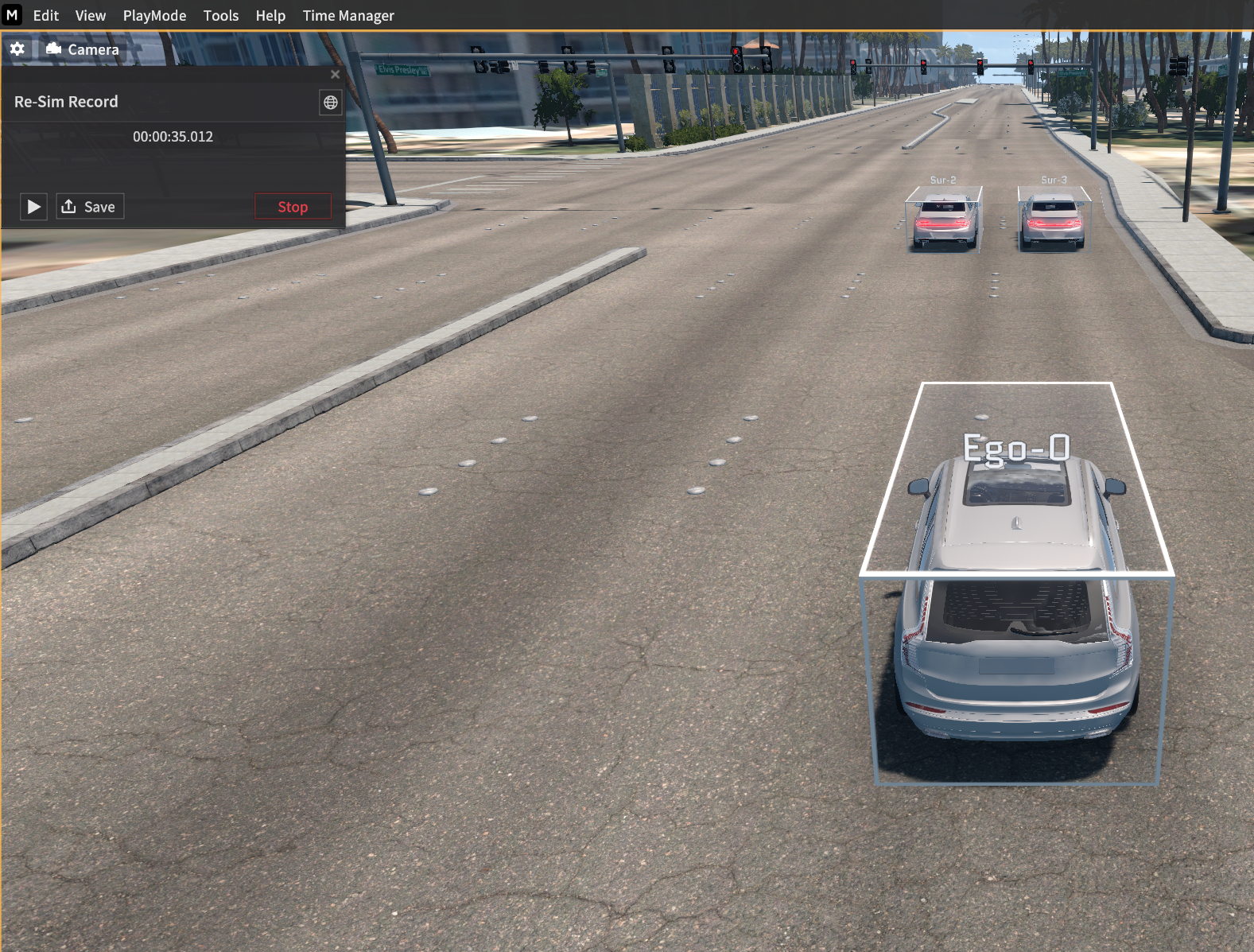Click the M application logo
This screenshot has width=1254, height=952.
click(x=12, y=15)
